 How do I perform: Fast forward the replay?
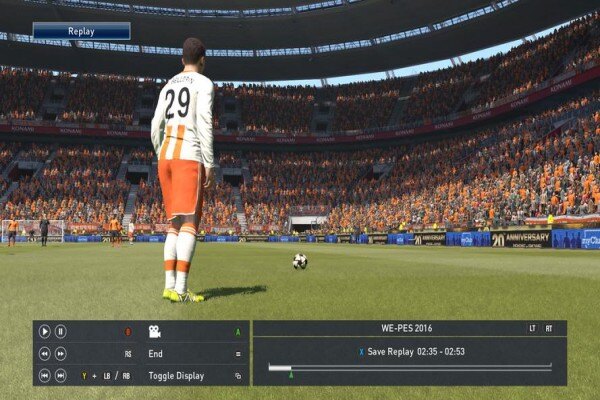point(61,353)
